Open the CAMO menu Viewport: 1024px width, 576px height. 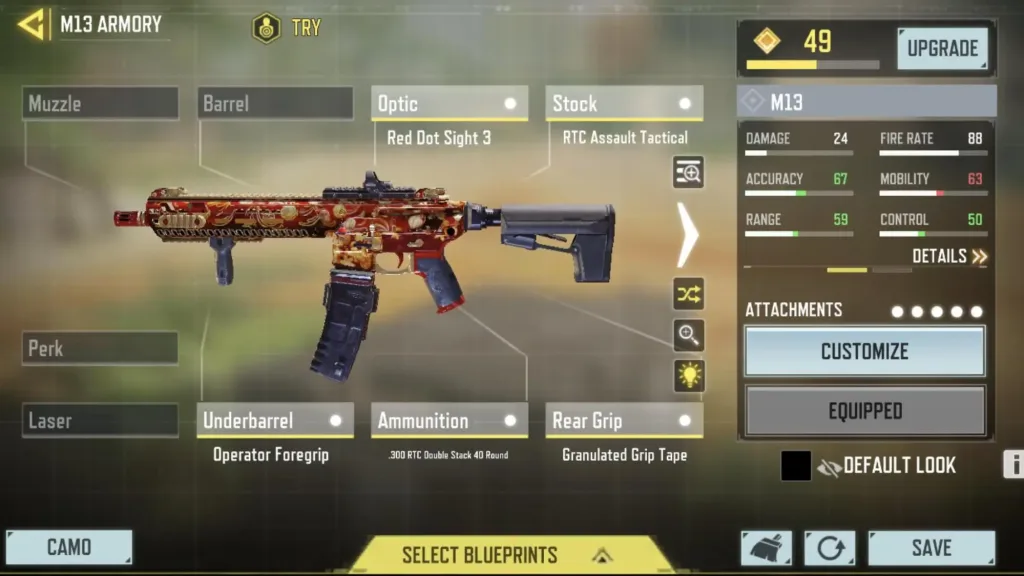[69, 547]
